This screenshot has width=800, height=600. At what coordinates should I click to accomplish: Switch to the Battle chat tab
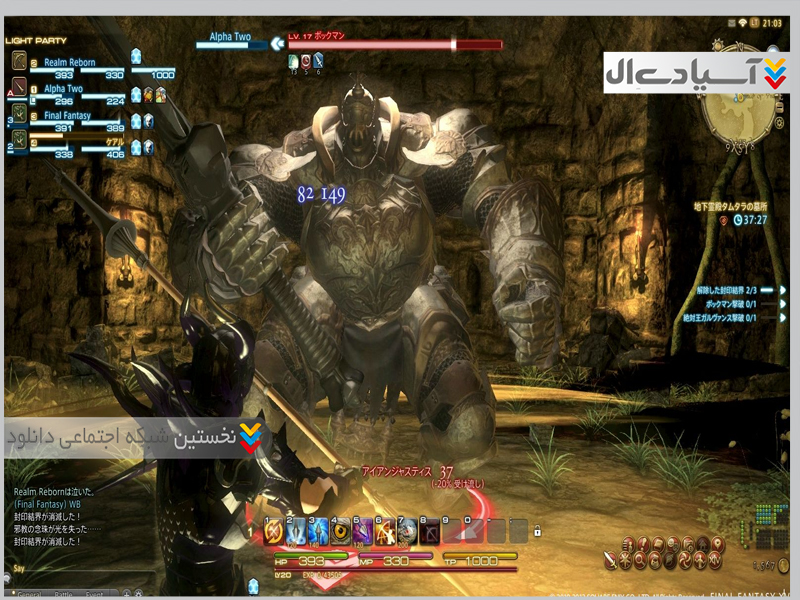(64, 594)
